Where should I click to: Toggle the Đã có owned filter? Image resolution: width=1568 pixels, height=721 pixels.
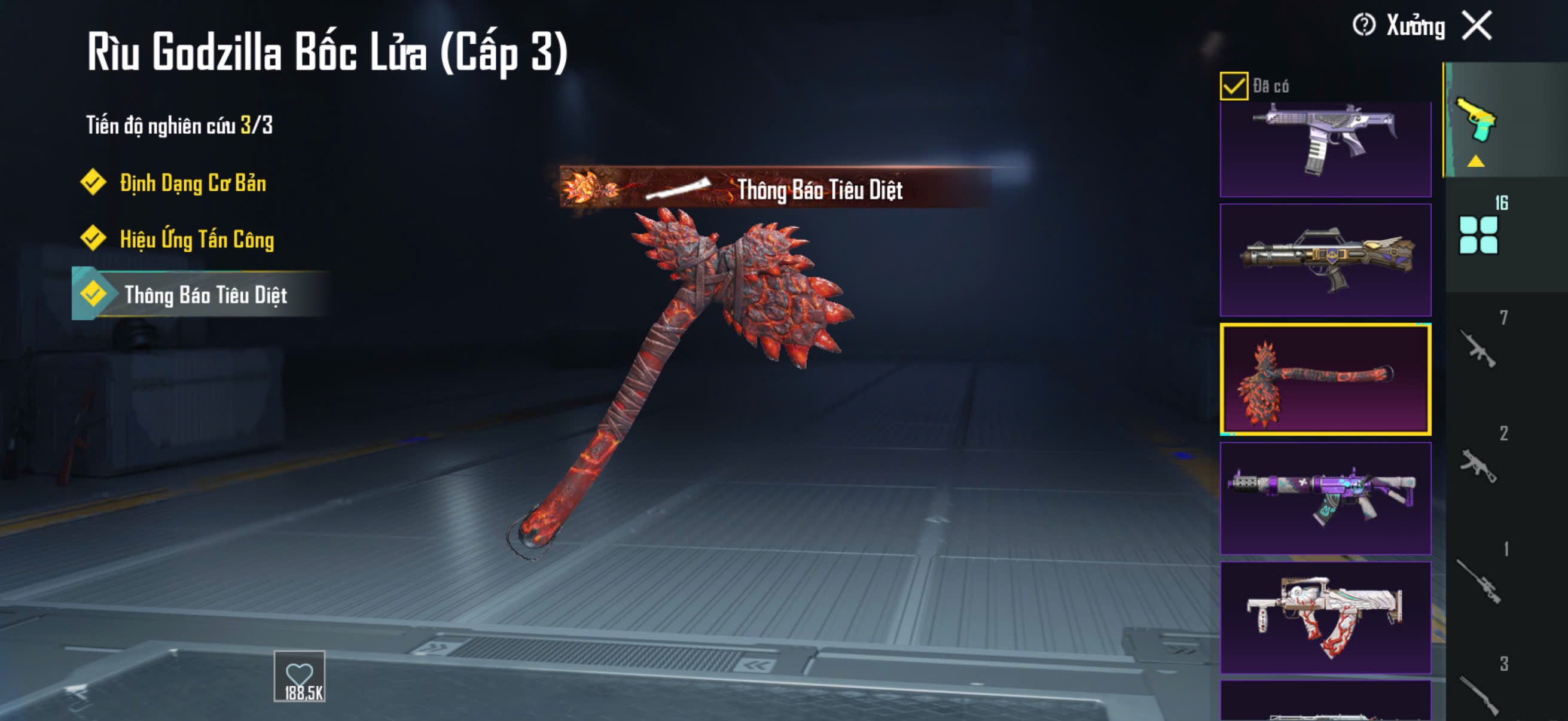[1233, 85]
